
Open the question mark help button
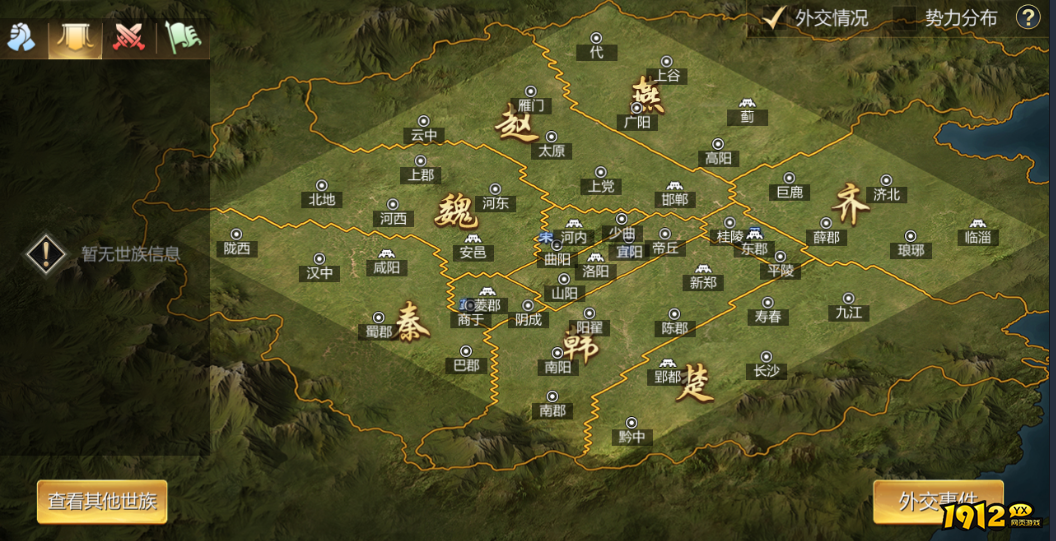pyautogui.click(x=1028, y=17)
